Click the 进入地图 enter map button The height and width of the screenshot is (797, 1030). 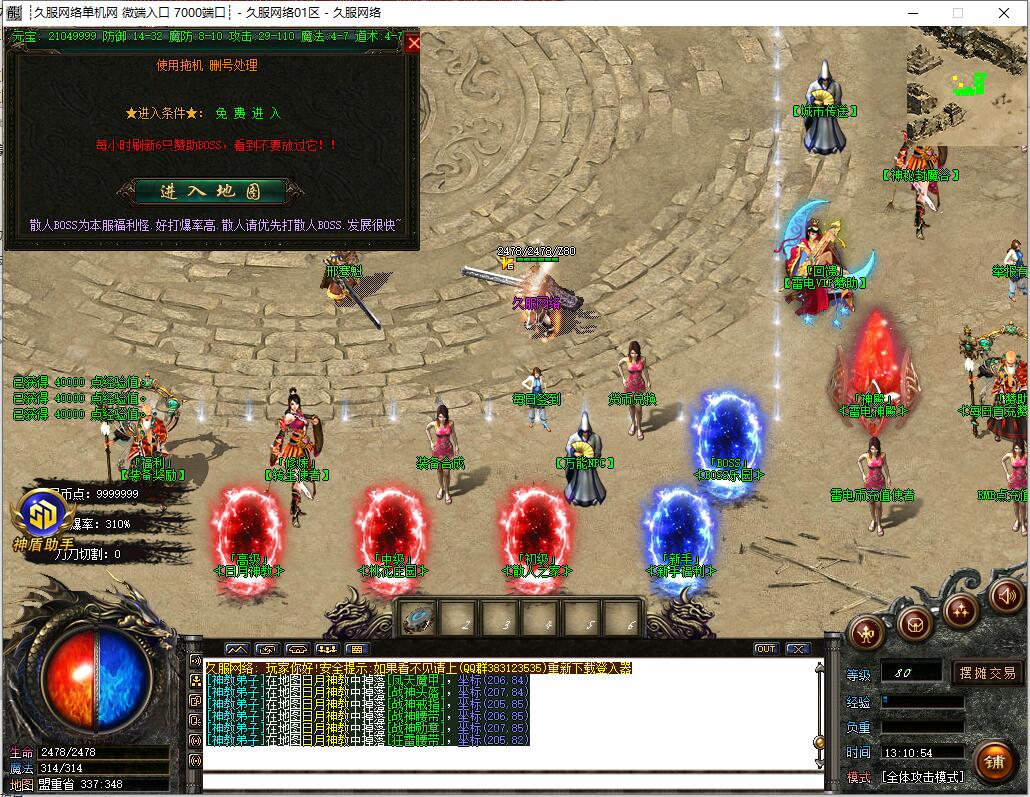coord(210,191)
